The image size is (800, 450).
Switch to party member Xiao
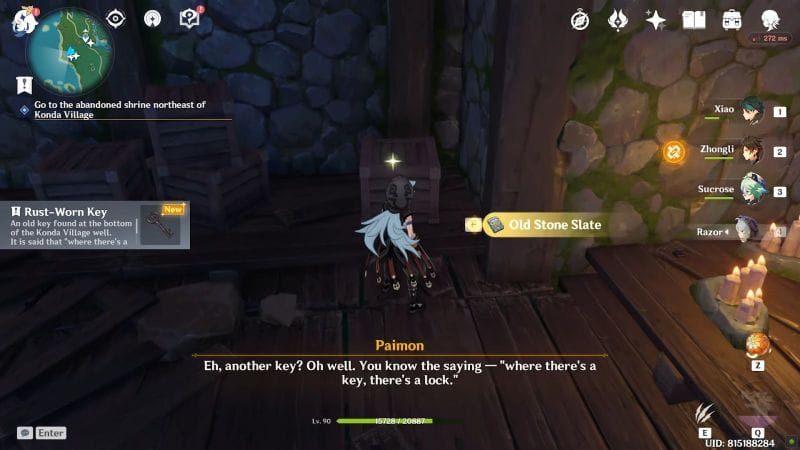coord(750,112)
